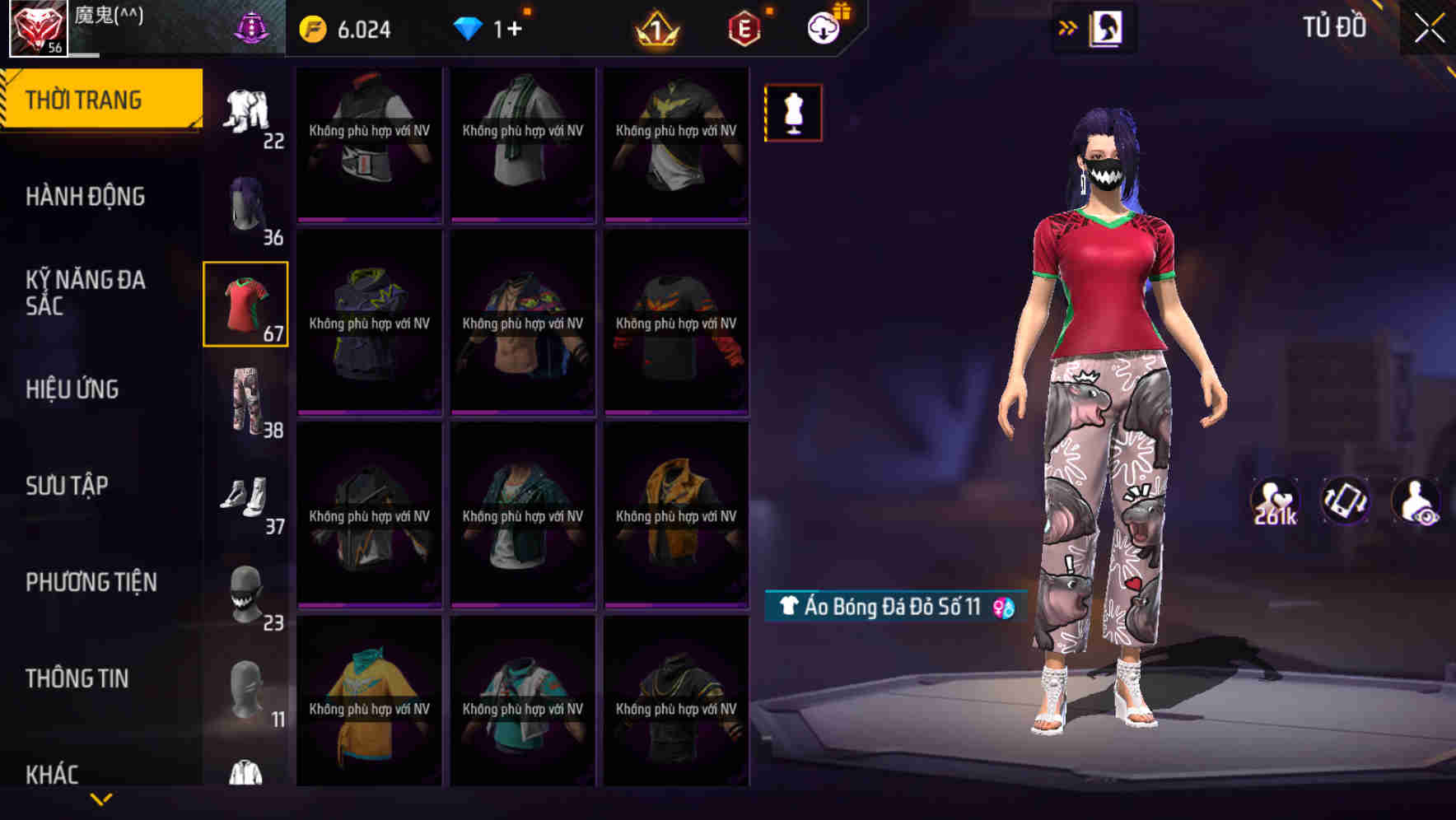Screen dimensions: 1456x820
Task: Open the gift download cloud icon
Action: [825, 27]
